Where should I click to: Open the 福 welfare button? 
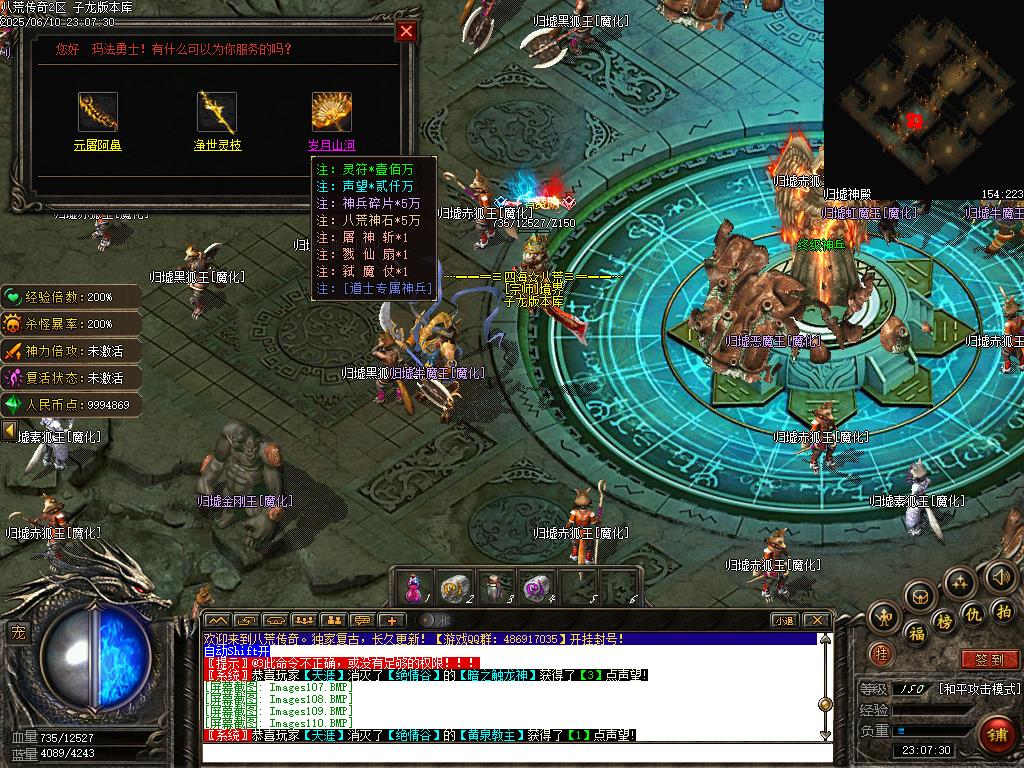tap(916, 634)
